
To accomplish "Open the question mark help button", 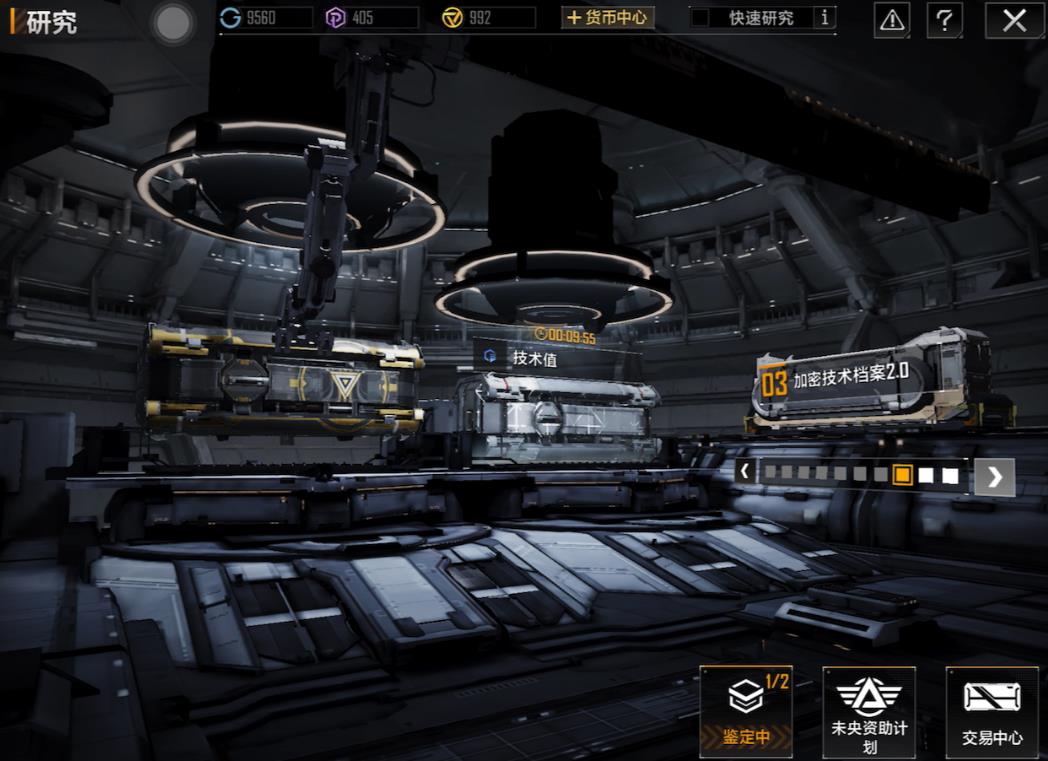I will pyautogui.click(x=944, y=19).
